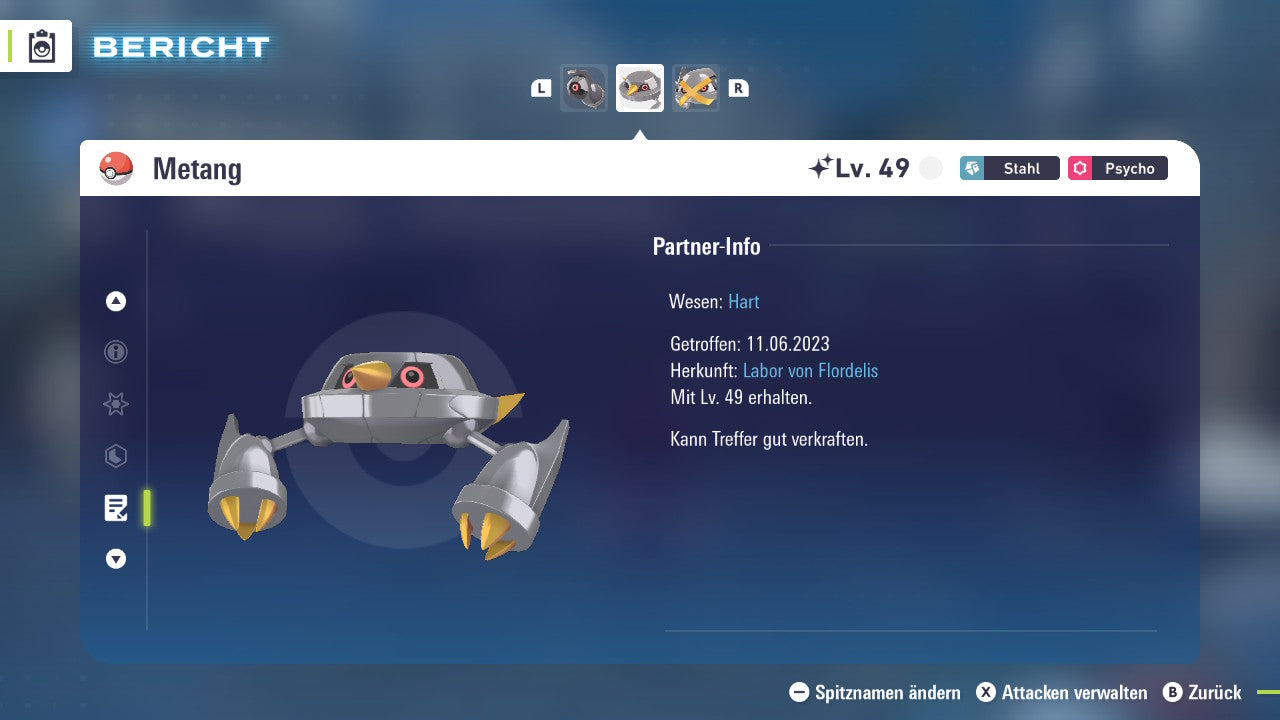Image resolution: width=1280 pixels, height=720 pixels.
Task: Select the Psycho type badge
Action: click(1117, 168)
